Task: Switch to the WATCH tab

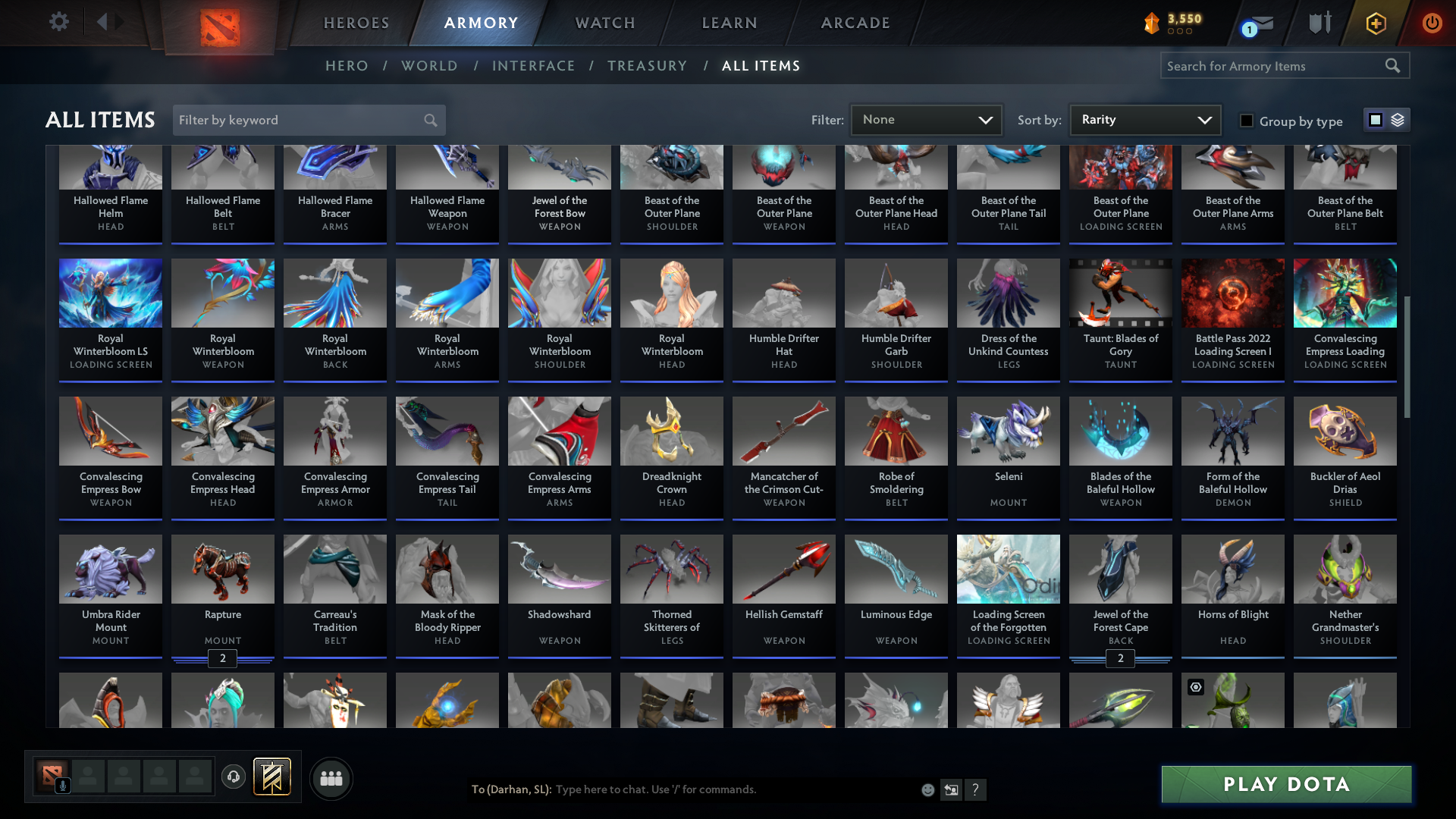Action: pos(604,23)
